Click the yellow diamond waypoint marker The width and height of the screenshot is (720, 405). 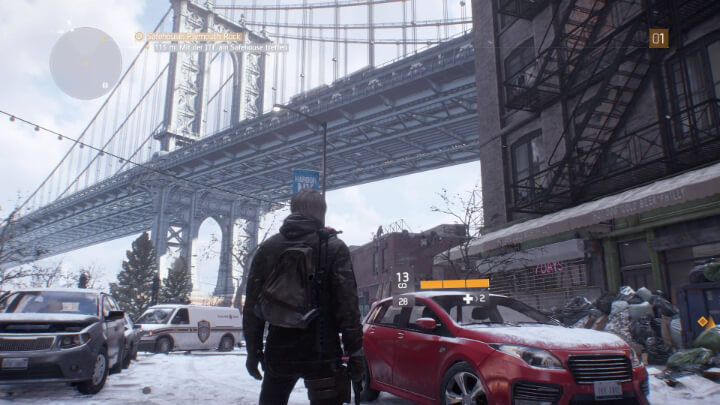coord(701,322)
